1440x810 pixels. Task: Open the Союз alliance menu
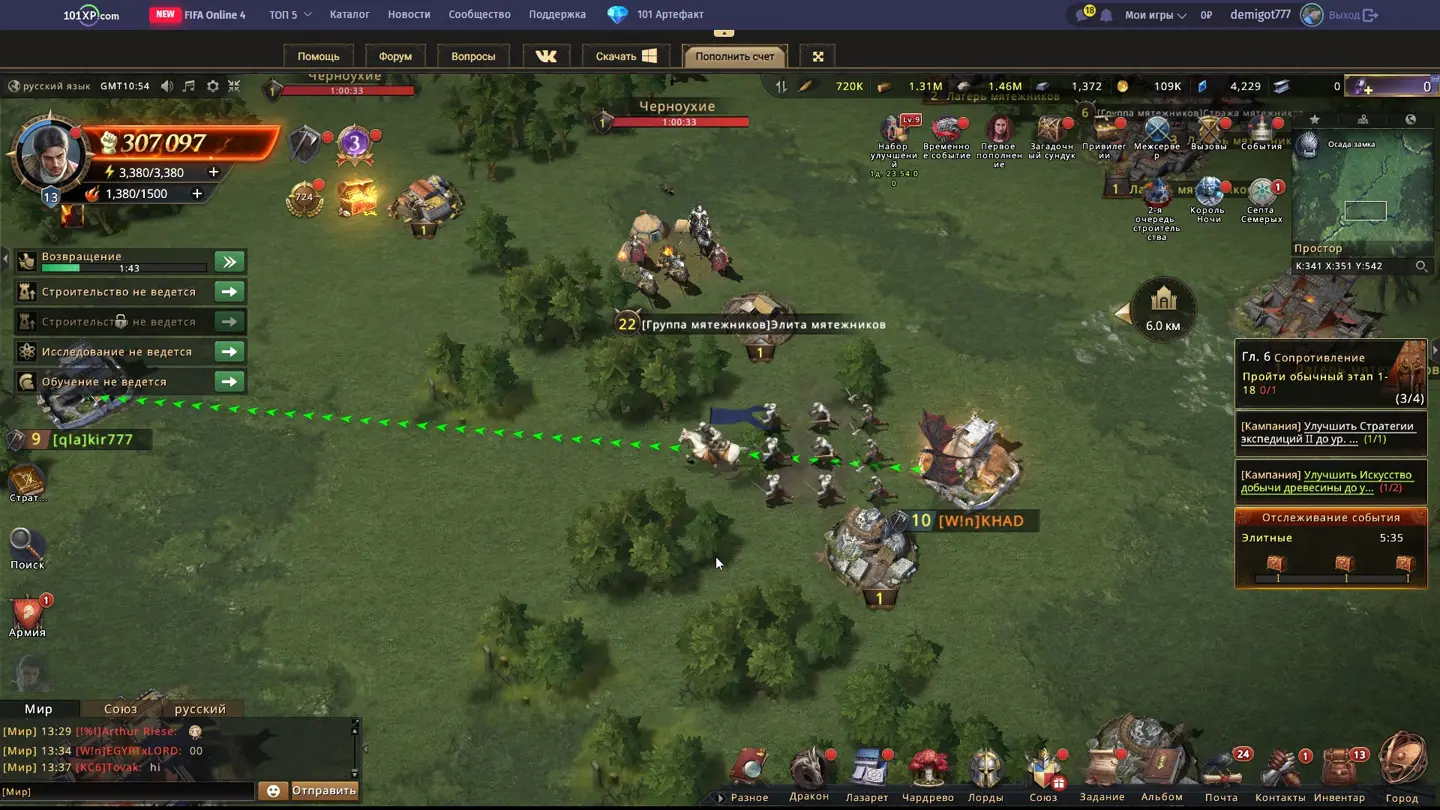coord(1043,773)
